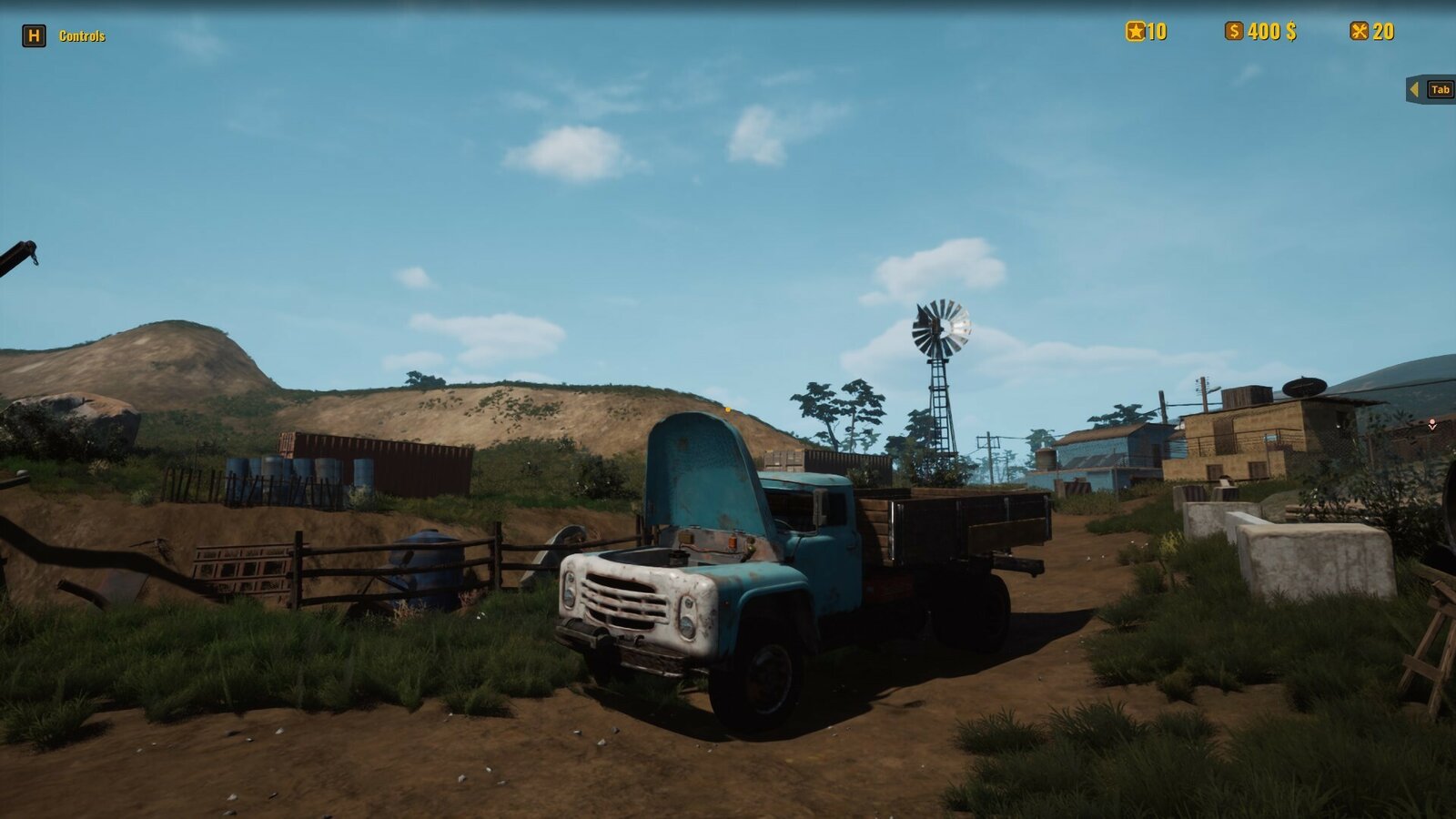Open the Controls help overlay
Image resolution: width=1456 pixels, height=819 pixels.
(83, 36)
